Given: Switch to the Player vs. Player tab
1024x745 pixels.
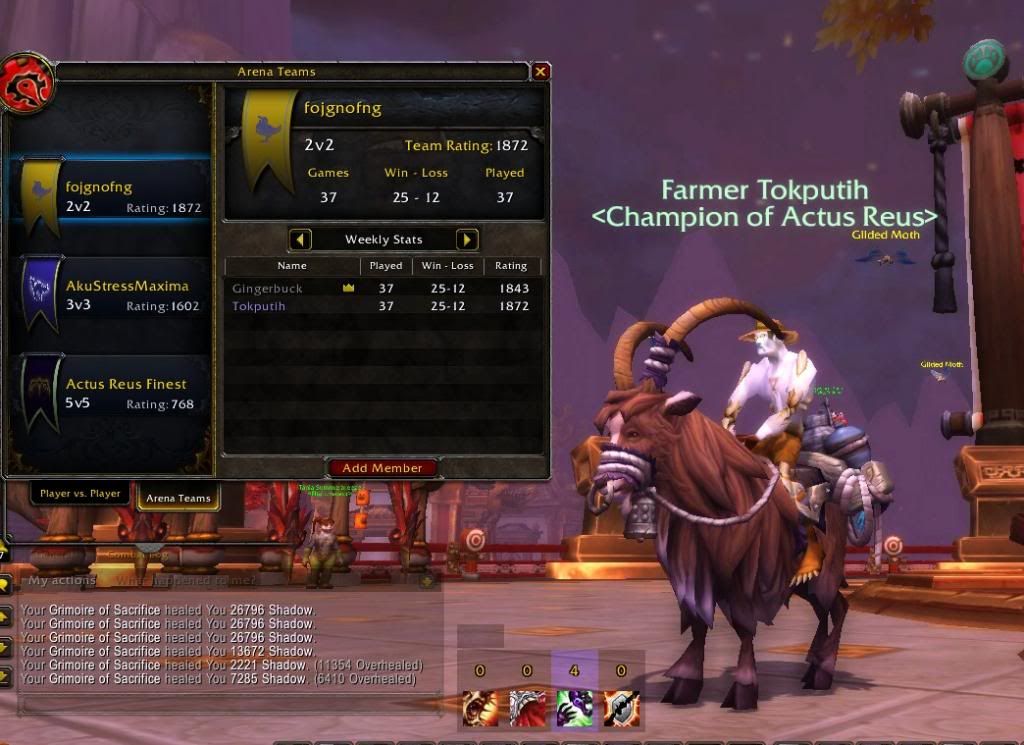Looking at the screenshot, I should point(80,494).
